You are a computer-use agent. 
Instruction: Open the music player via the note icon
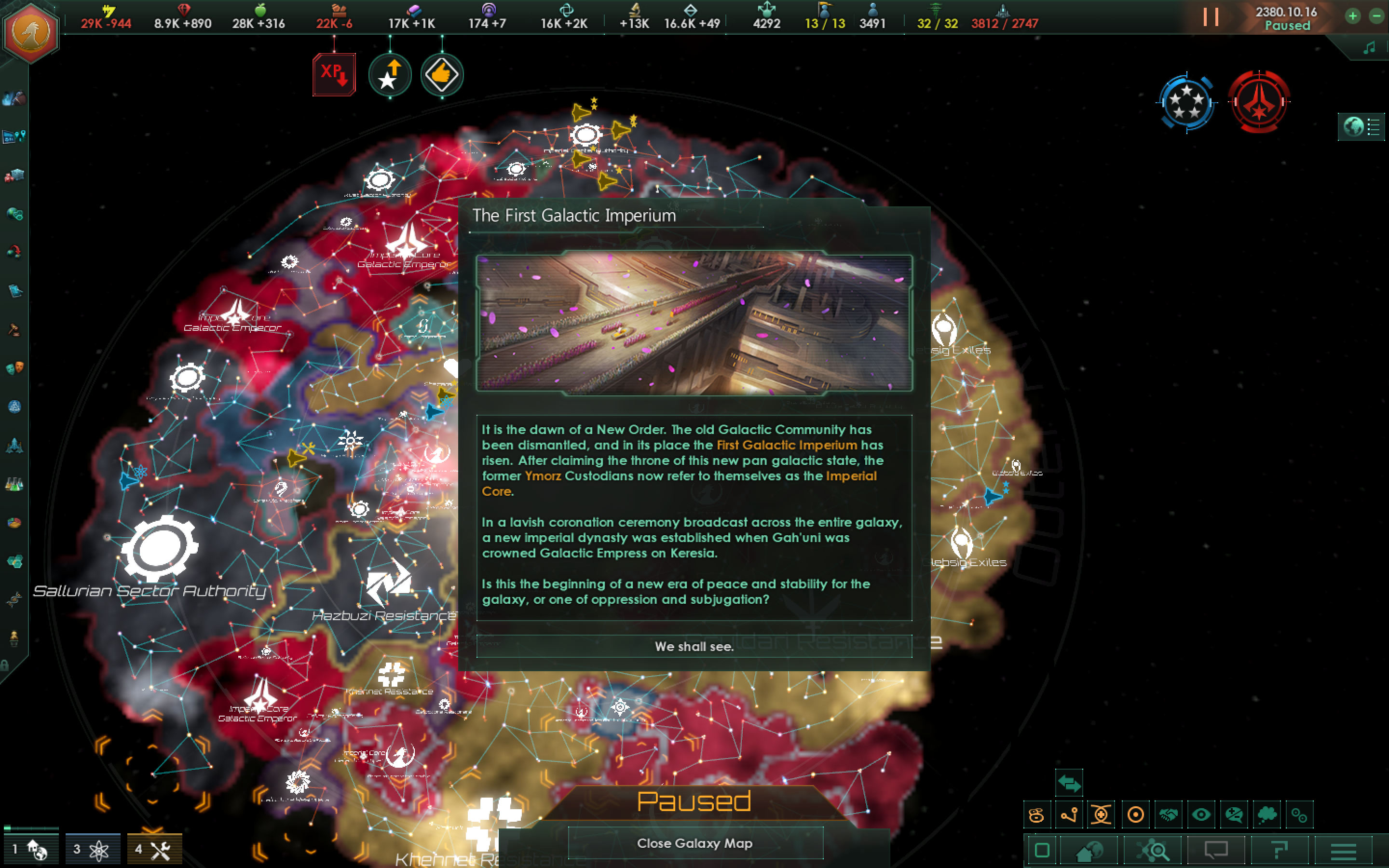(x=1370, y=47)
